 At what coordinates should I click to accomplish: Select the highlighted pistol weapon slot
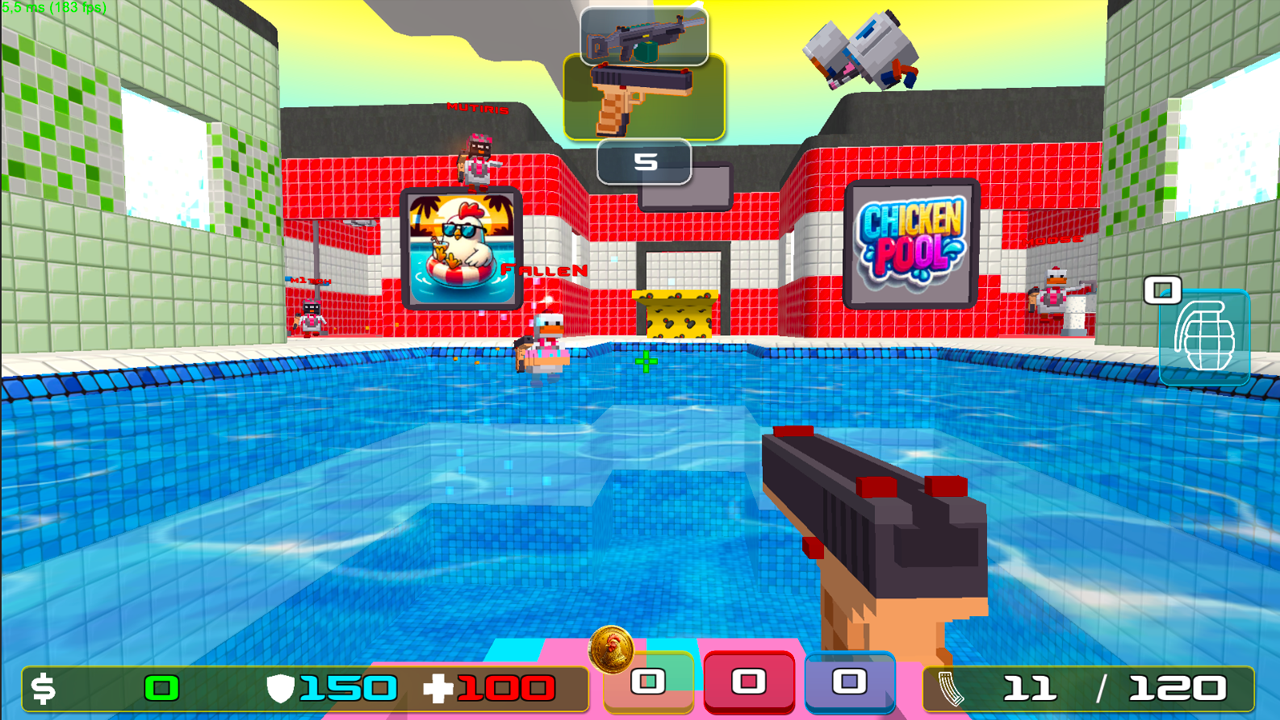coord(645,95)
